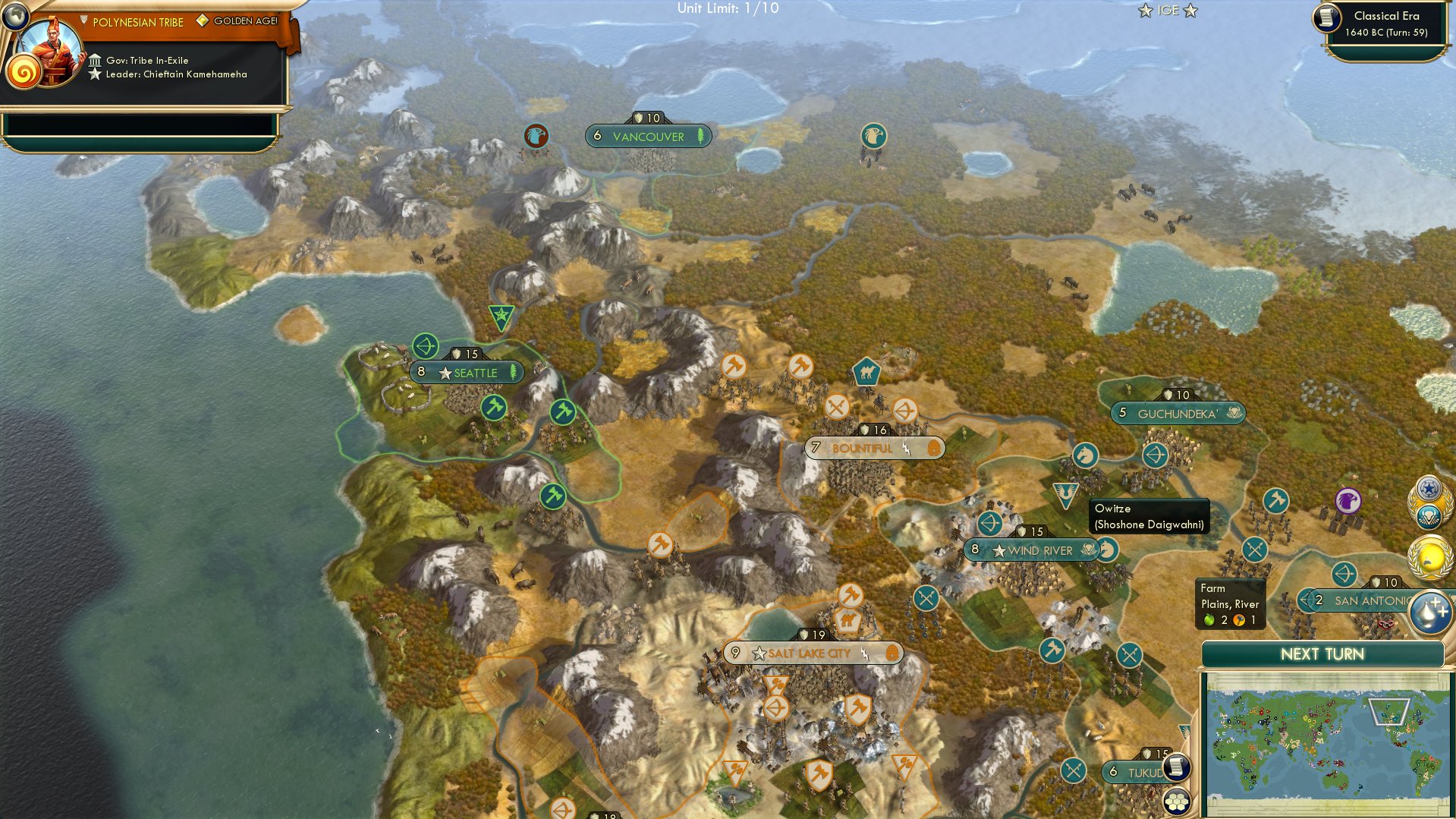Viewport: 1456px width, 819px height.
Task: Click the tree production icon on Vancouver's banner
Action: click(700, 134)
